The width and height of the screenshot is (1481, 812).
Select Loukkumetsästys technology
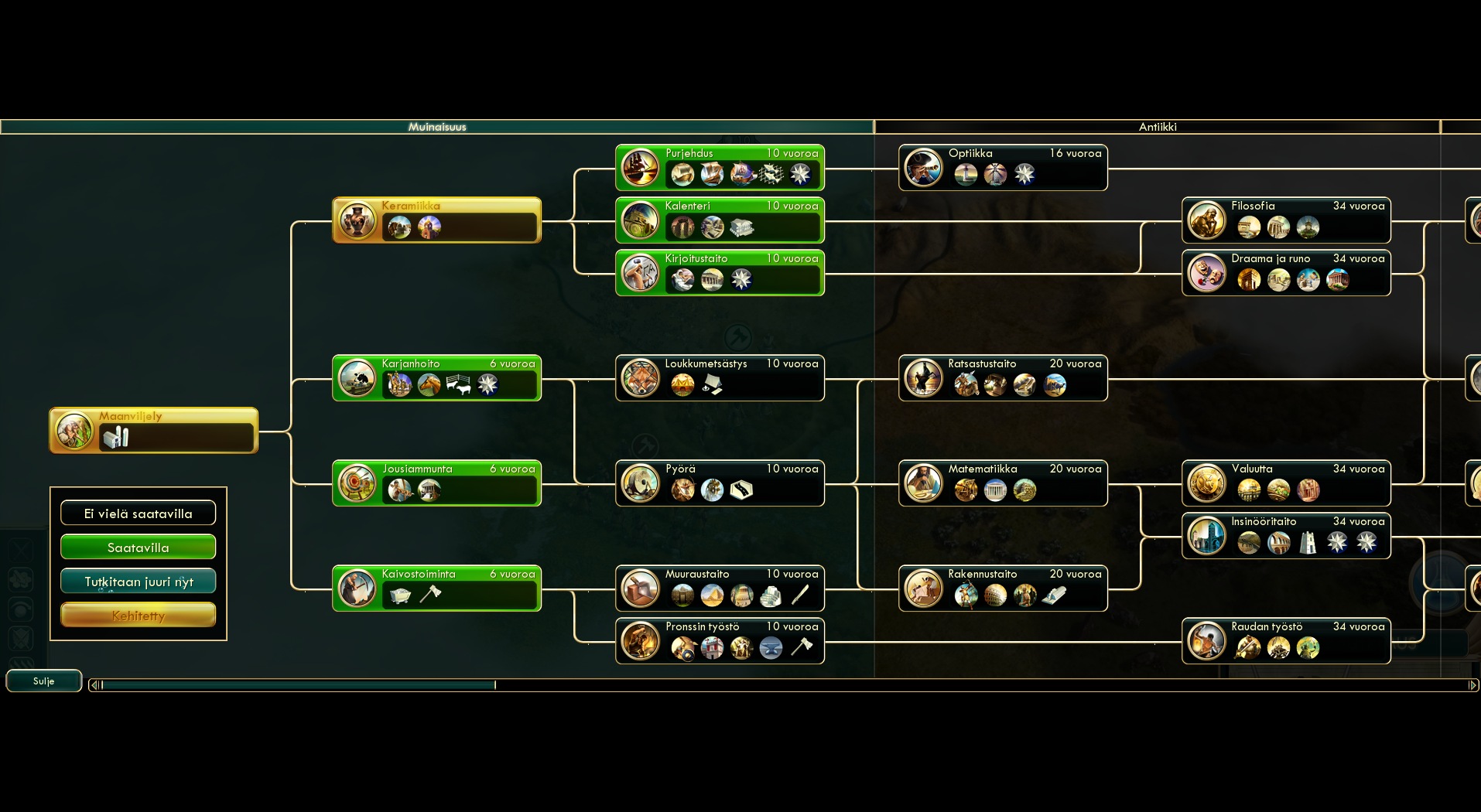pos(719,377)
